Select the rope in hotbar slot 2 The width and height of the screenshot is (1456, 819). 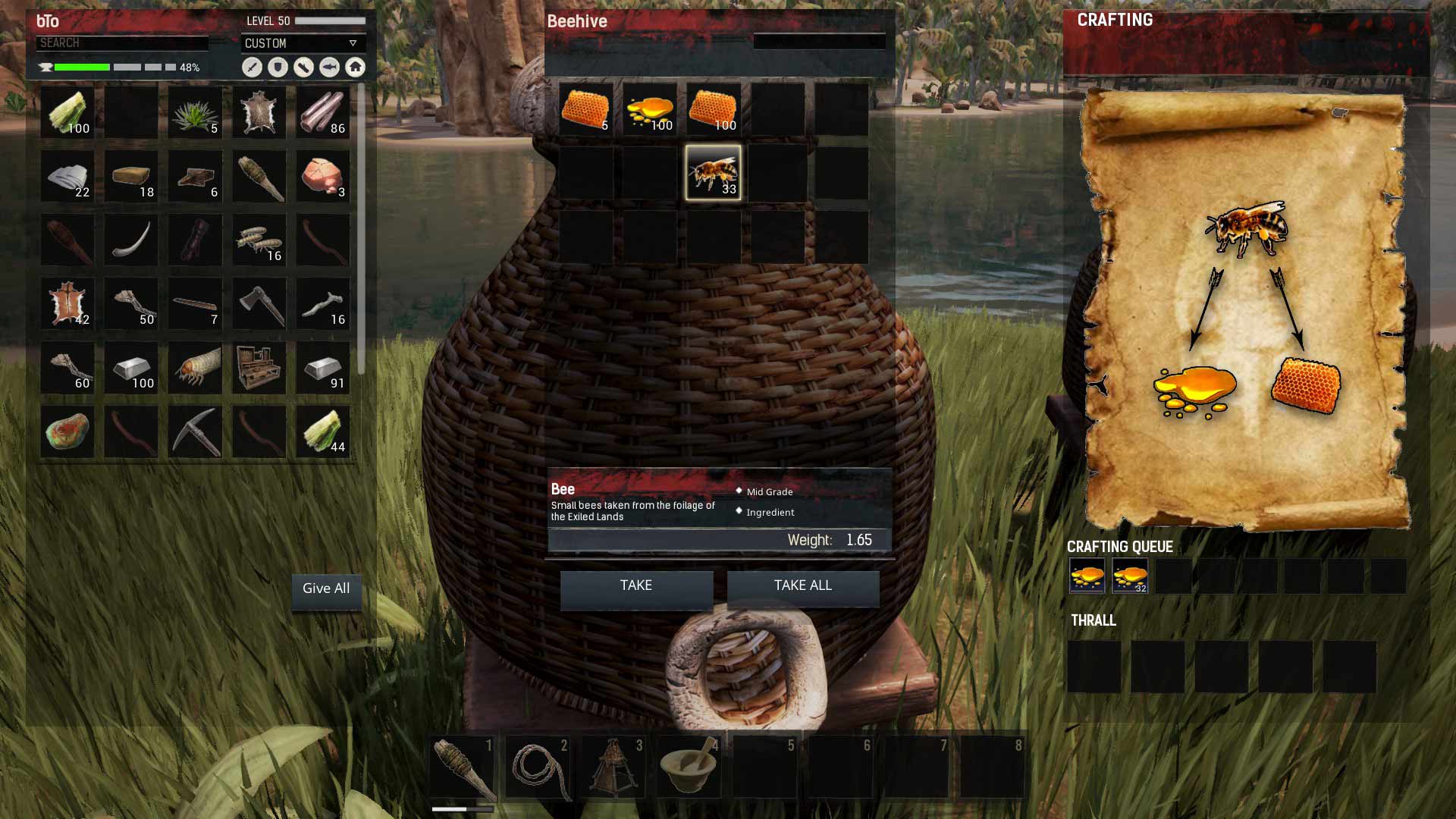pyautogui.click(x=538, y=767)
